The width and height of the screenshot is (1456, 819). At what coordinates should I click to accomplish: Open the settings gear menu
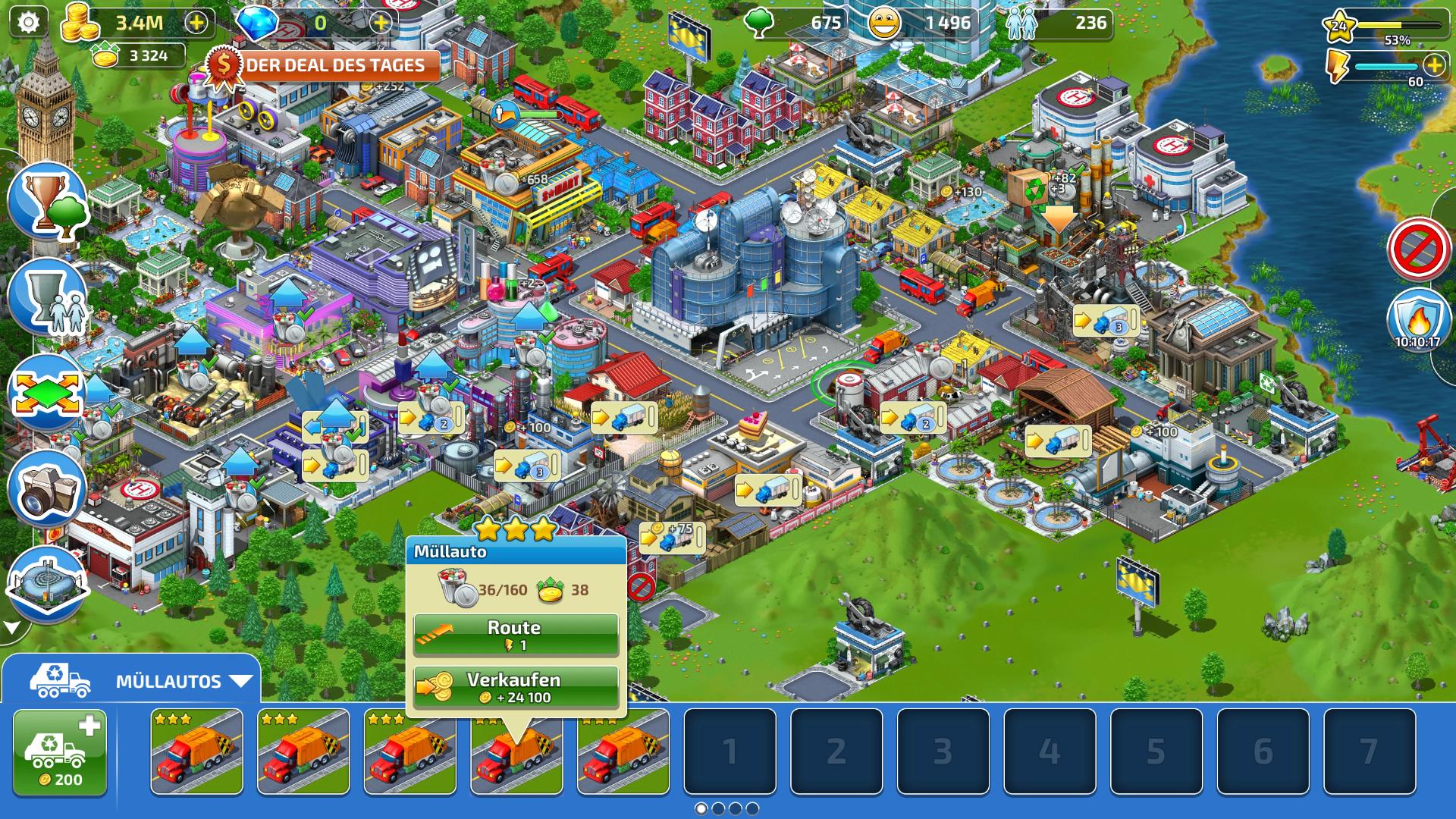pos(28,23)
